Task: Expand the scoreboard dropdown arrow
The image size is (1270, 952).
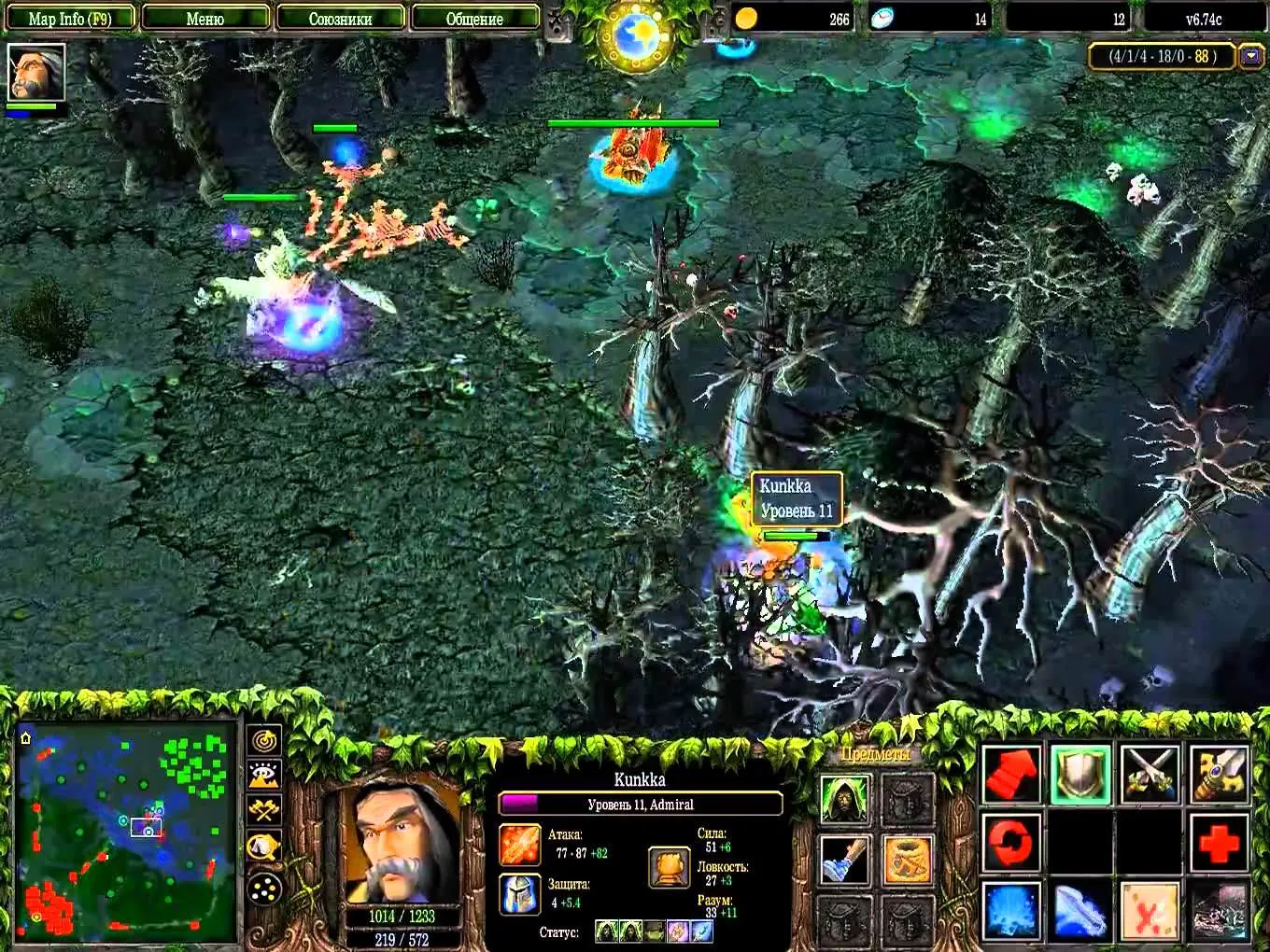Action: pos(1251,57)
